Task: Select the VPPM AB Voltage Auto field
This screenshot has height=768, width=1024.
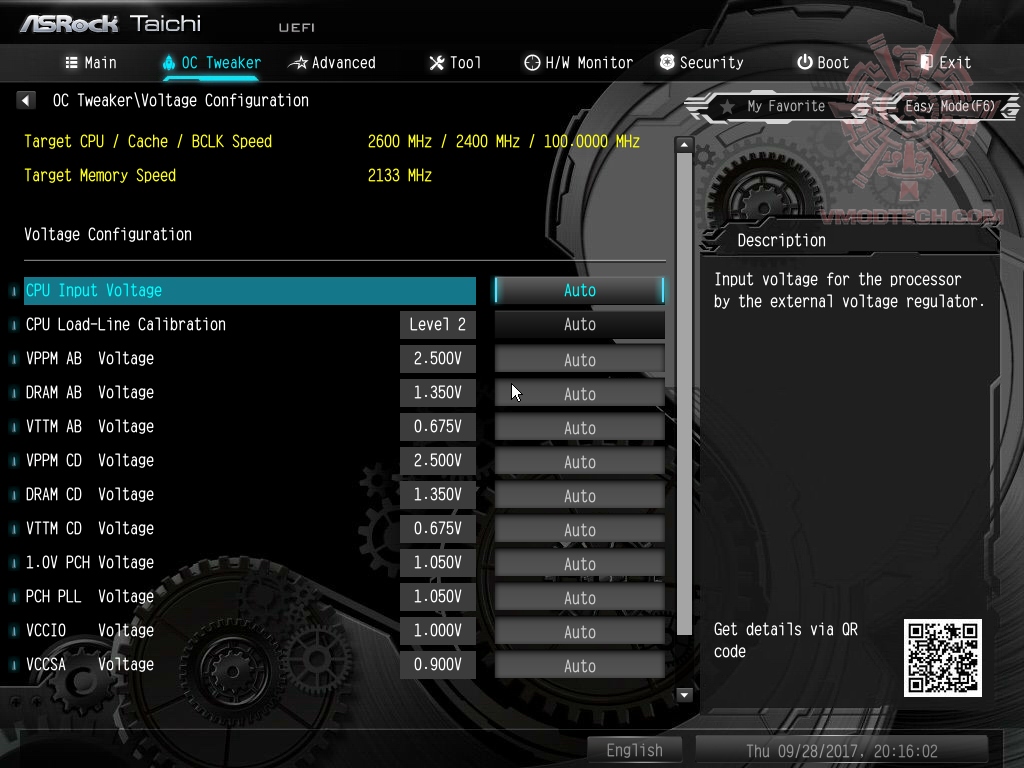Action: (579, 360)
